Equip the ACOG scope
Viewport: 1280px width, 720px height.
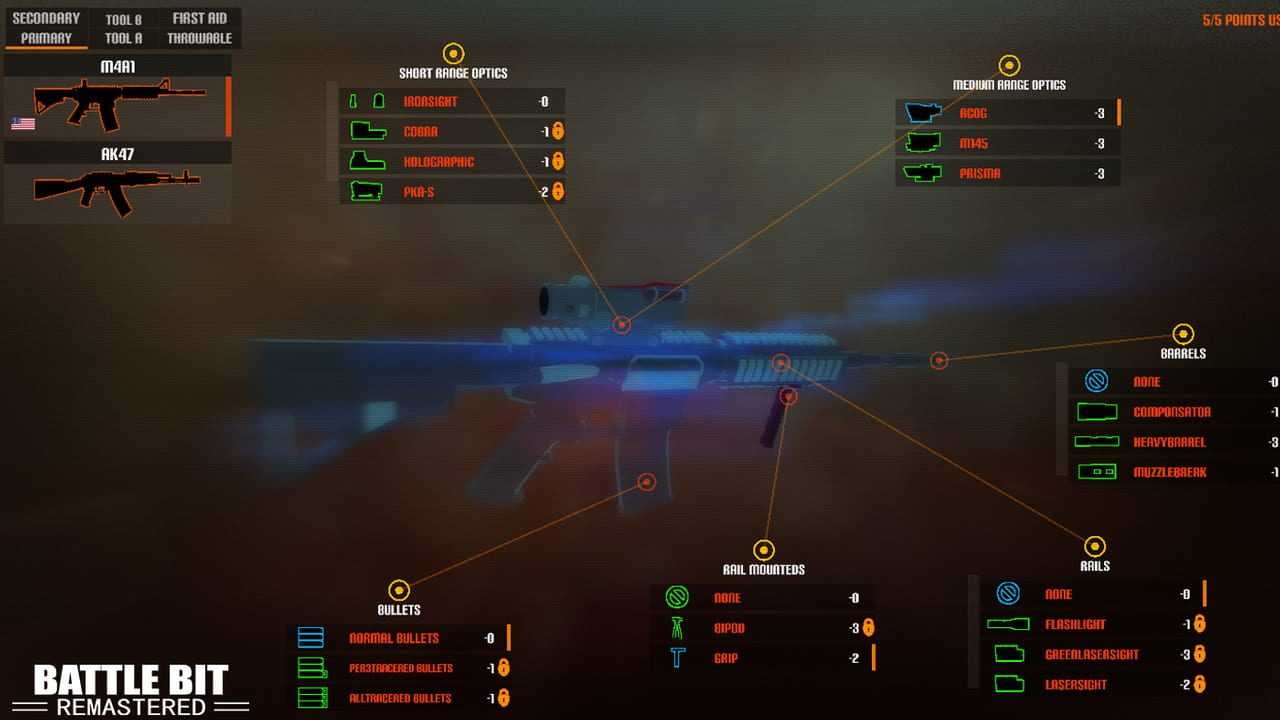[x=1006, y=113]
